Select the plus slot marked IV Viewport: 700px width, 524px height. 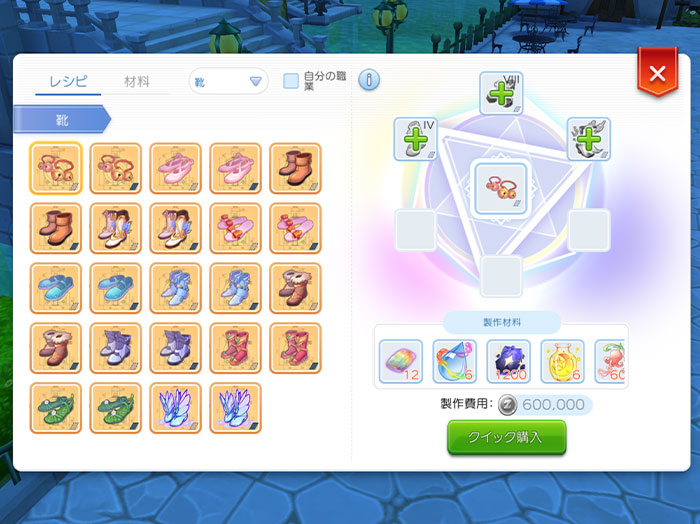[x=415, y=138]
